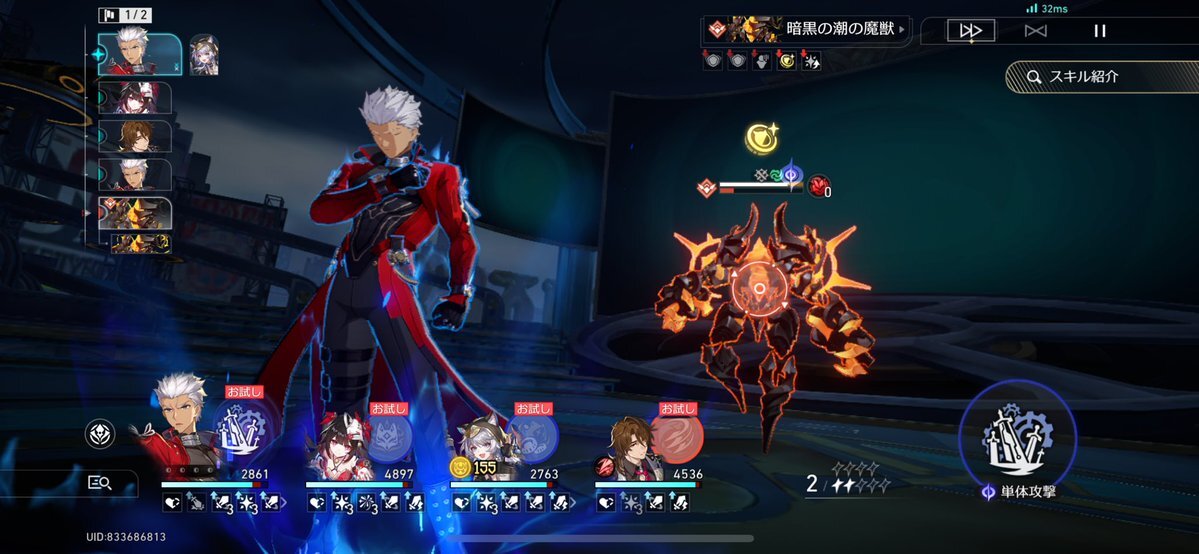Open the battle details magnifier-list button
This screenshot has height=554, width=1199.
(100, 483)
